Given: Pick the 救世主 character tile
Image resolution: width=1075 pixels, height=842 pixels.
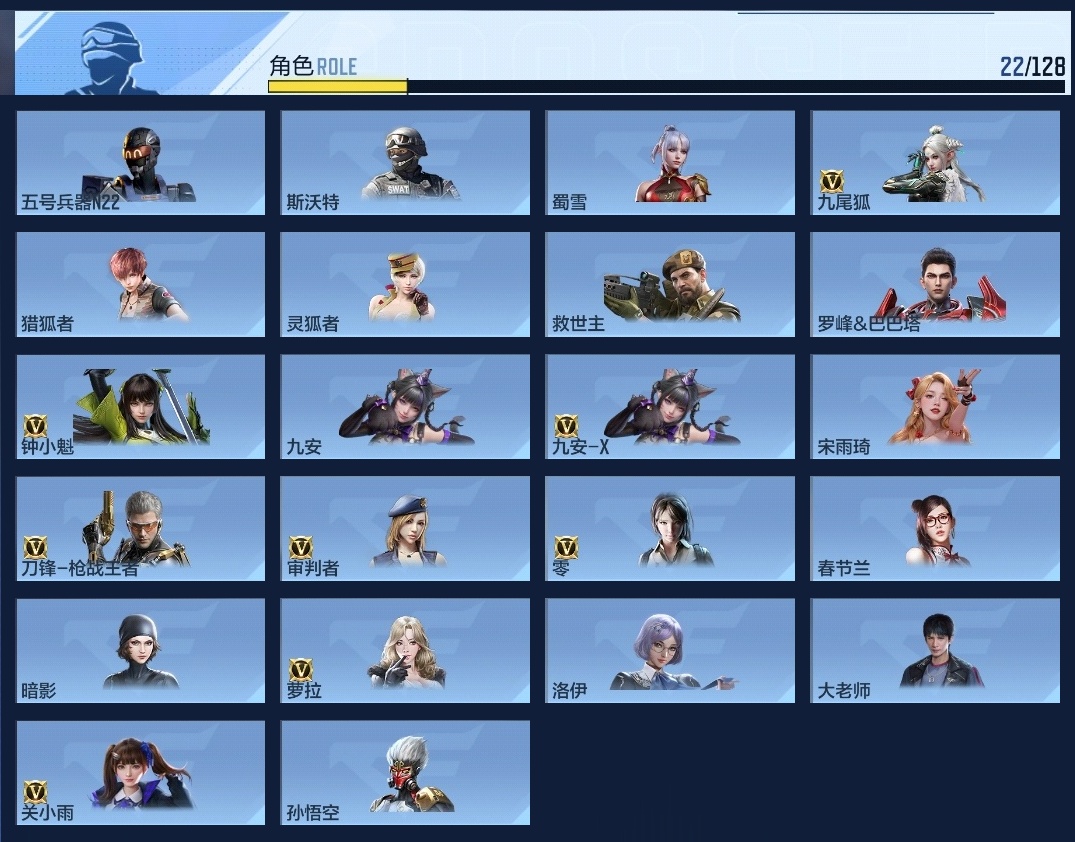Looking at the screenshot, I should click(670, 284).
